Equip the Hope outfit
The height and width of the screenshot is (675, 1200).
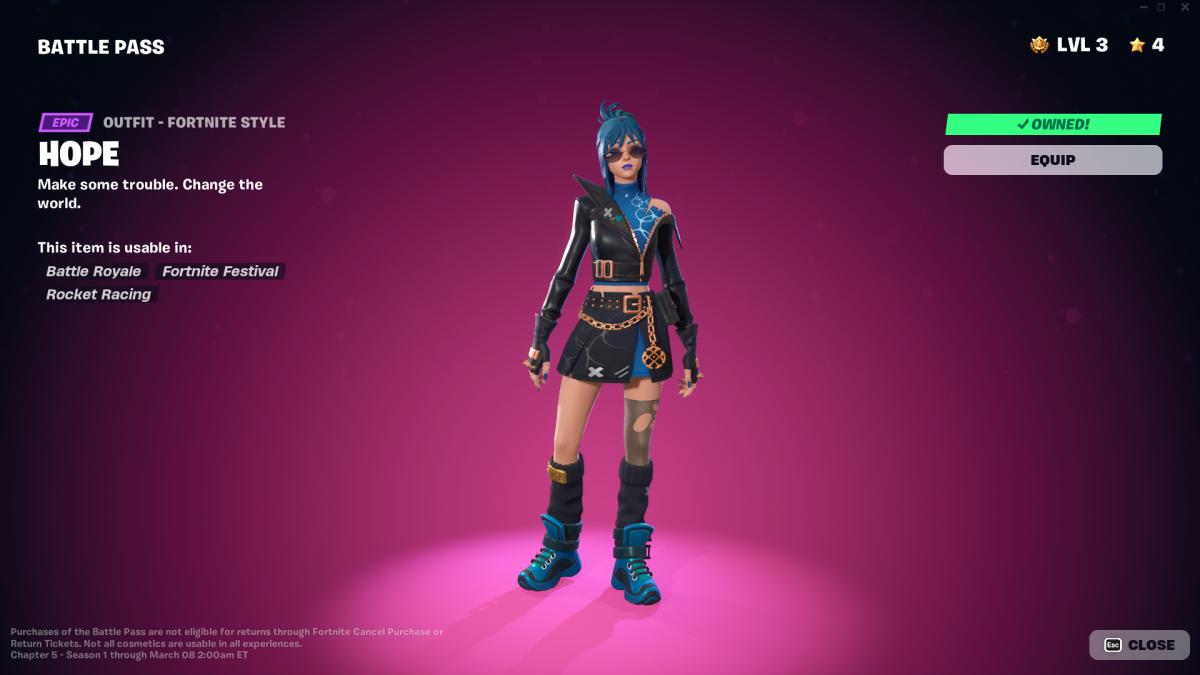(1052, 160)
